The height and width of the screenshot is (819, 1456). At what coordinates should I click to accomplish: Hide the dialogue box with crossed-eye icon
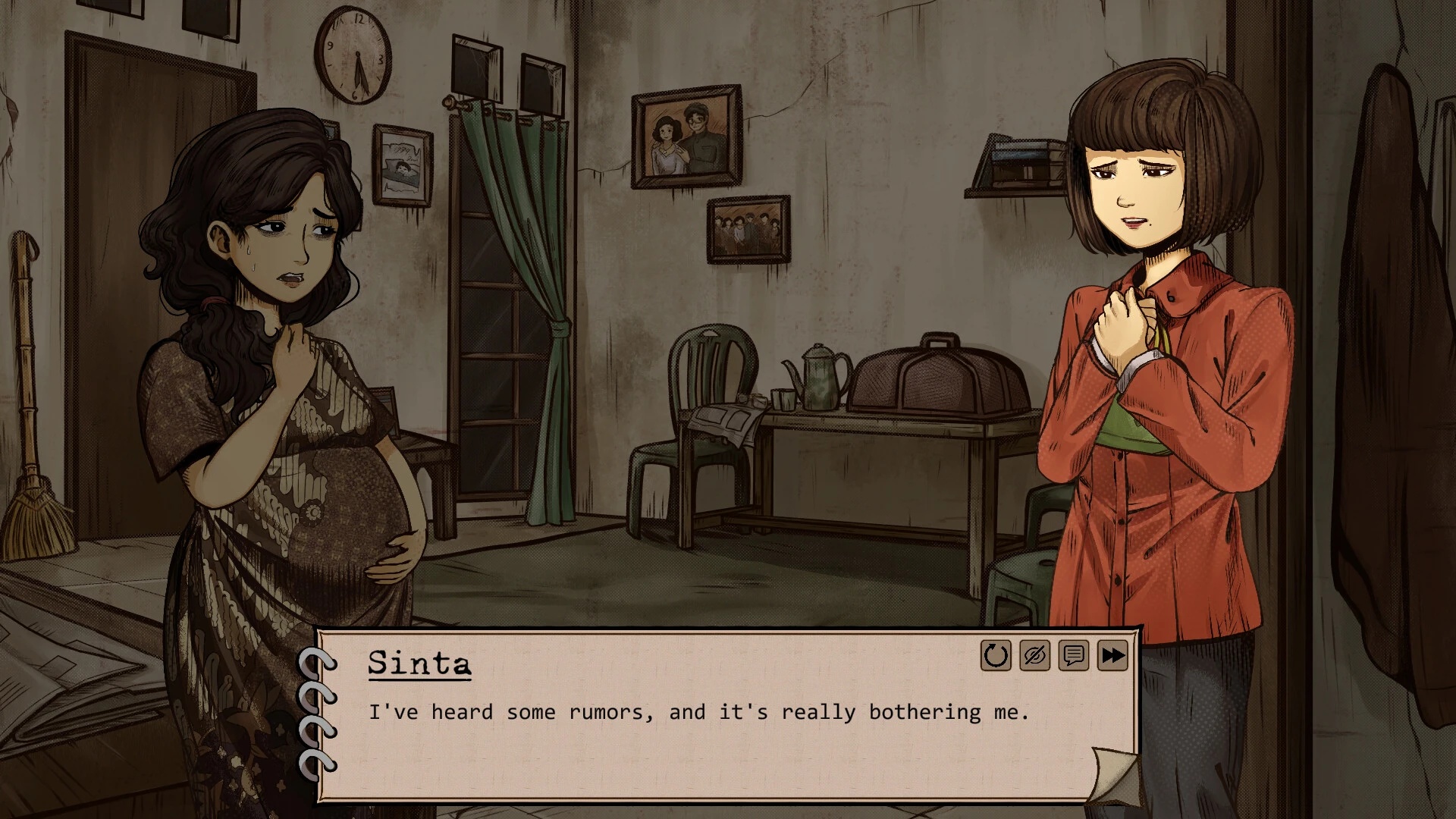pyautogui.click(x=1034, y=656)
